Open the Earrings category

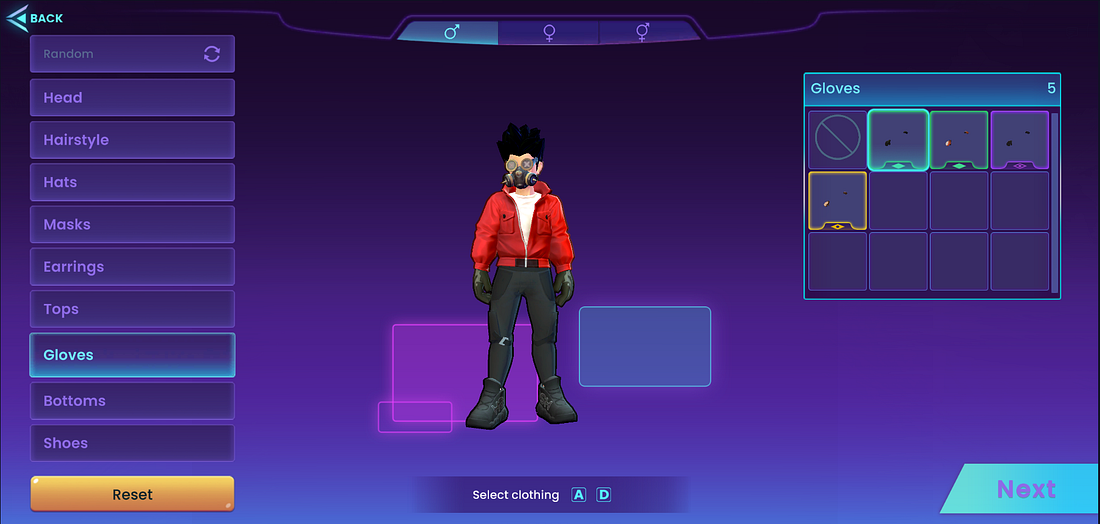click(x=132, y=267)
